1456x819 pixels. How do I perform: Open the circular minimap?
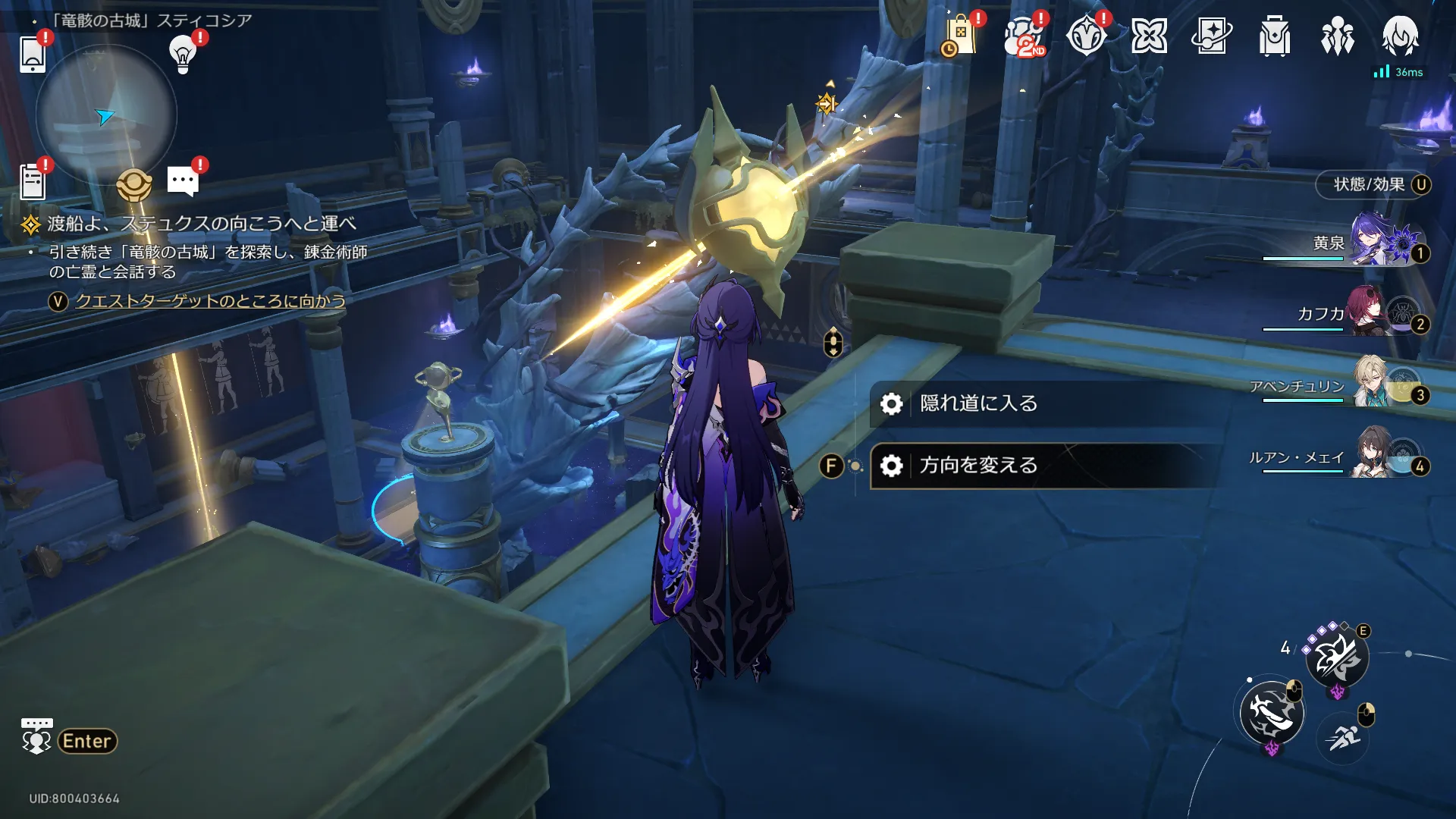tap(106, 115)
